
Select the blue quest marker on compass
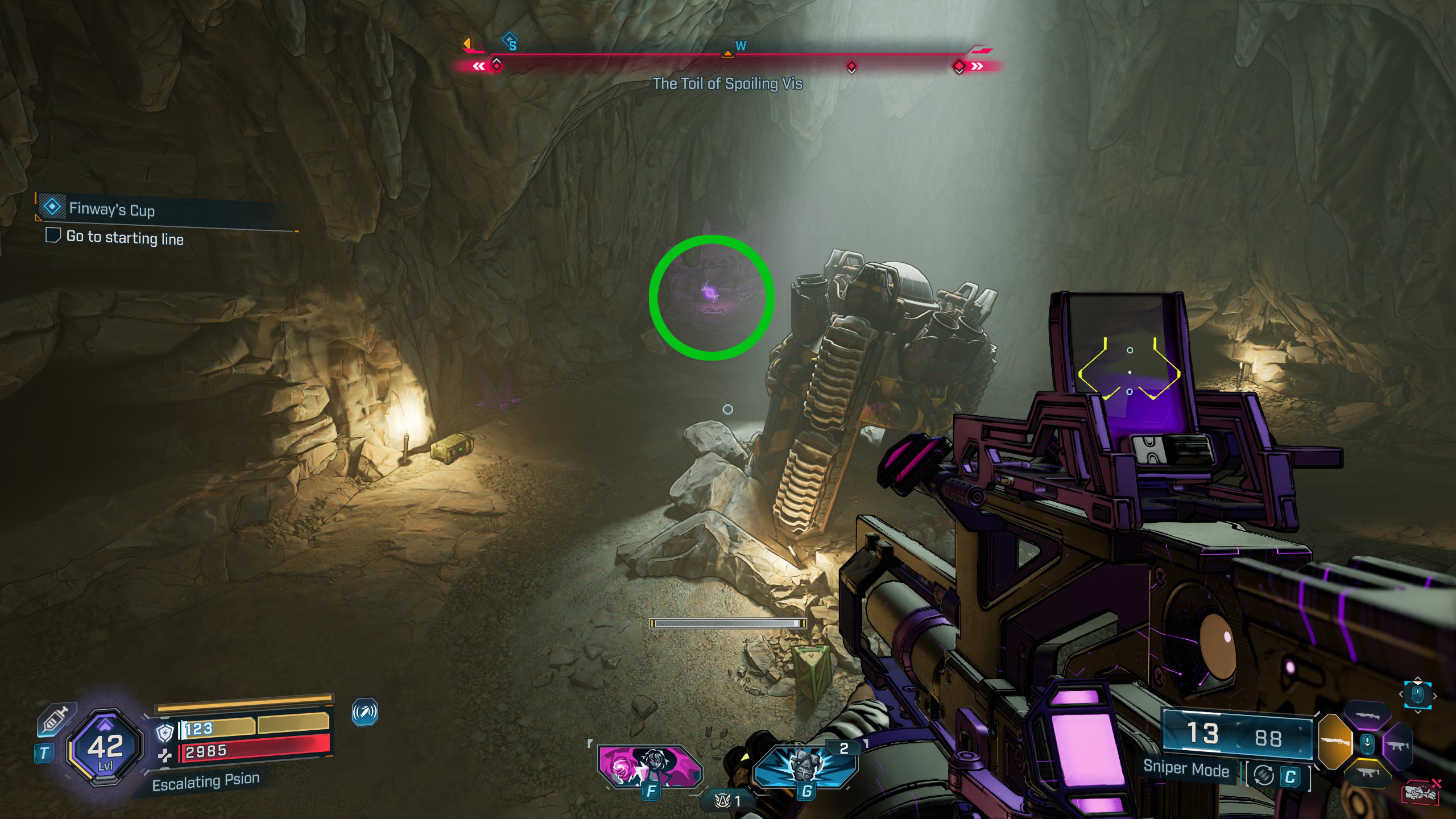510,41
